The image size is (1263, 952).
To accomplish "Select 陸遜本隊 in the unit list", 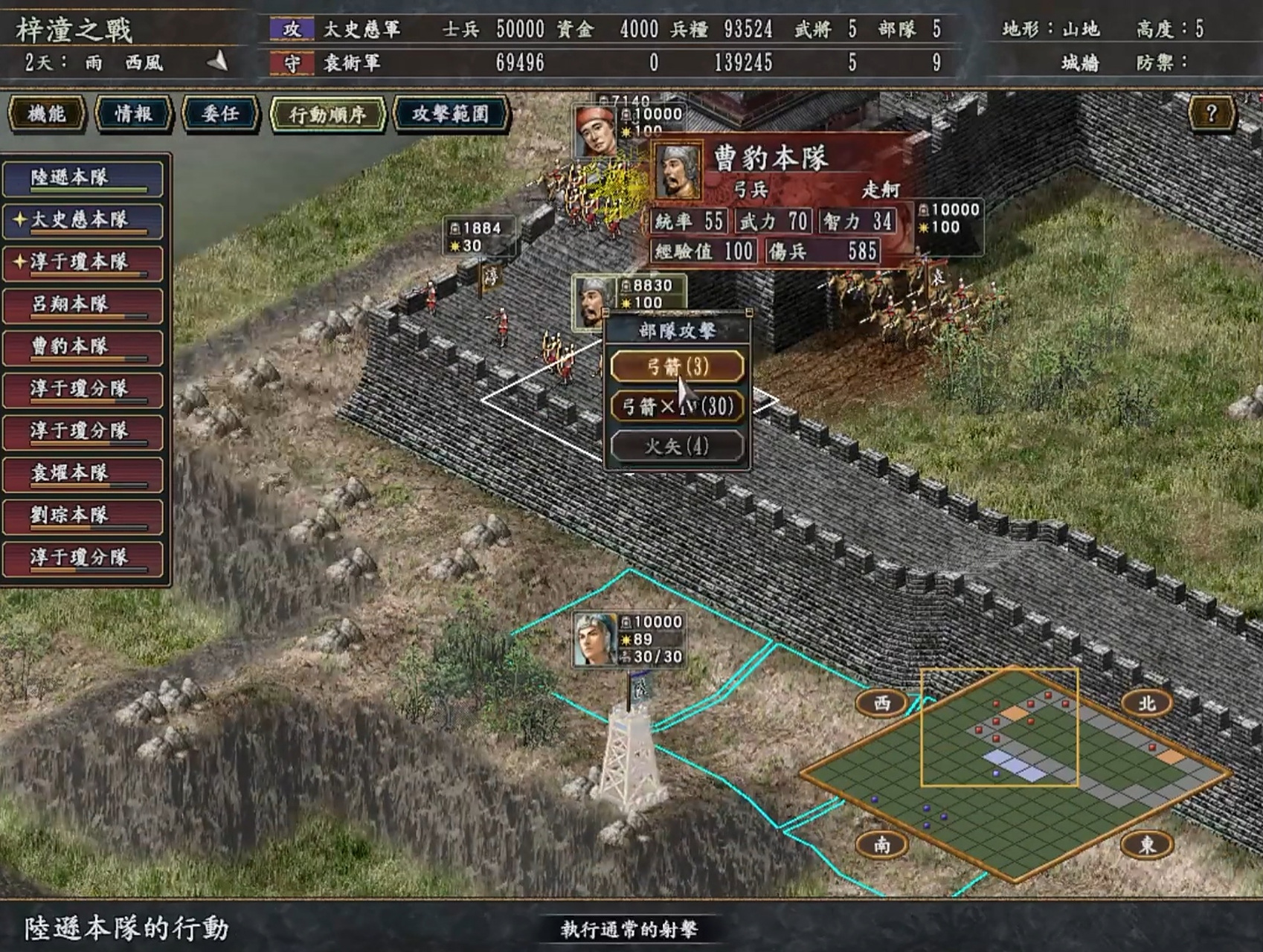I will point(83,178).
